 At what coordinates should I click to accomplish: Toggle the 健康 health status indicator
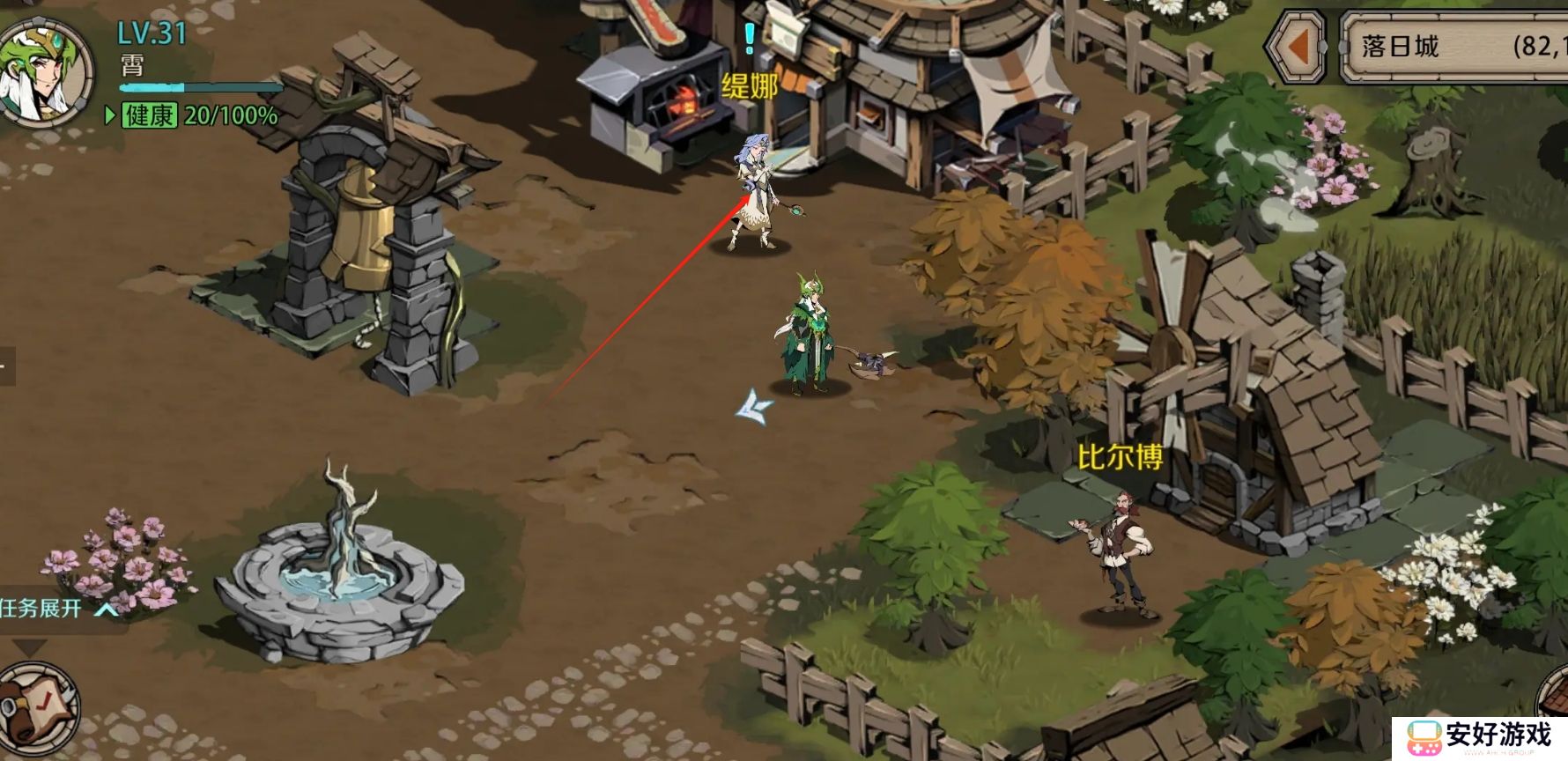coord(149,115)
